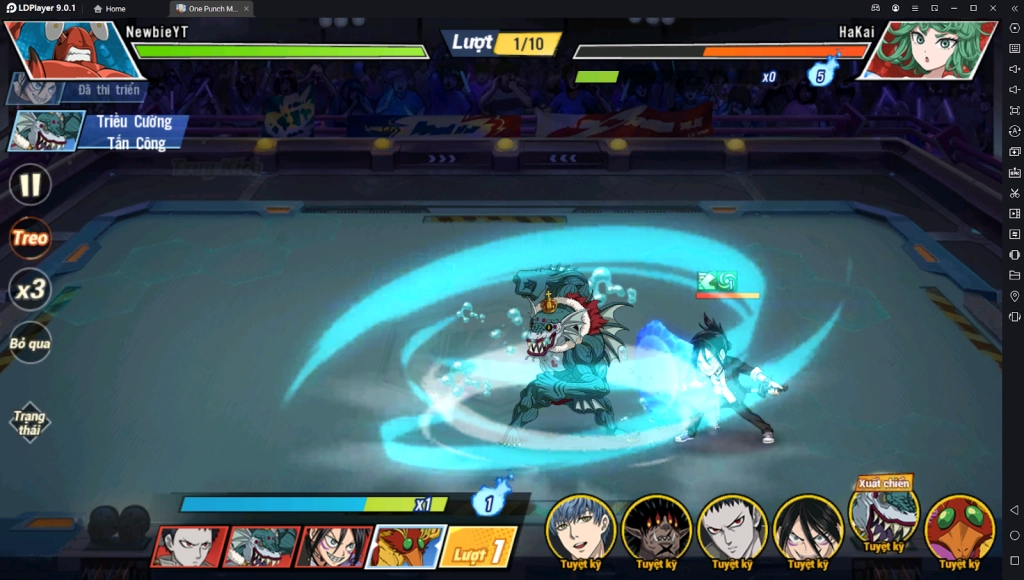This screenshot has width=1024, height=580.
Task: Open the Trạng thái status panel
Action: [x=30, y=422]
